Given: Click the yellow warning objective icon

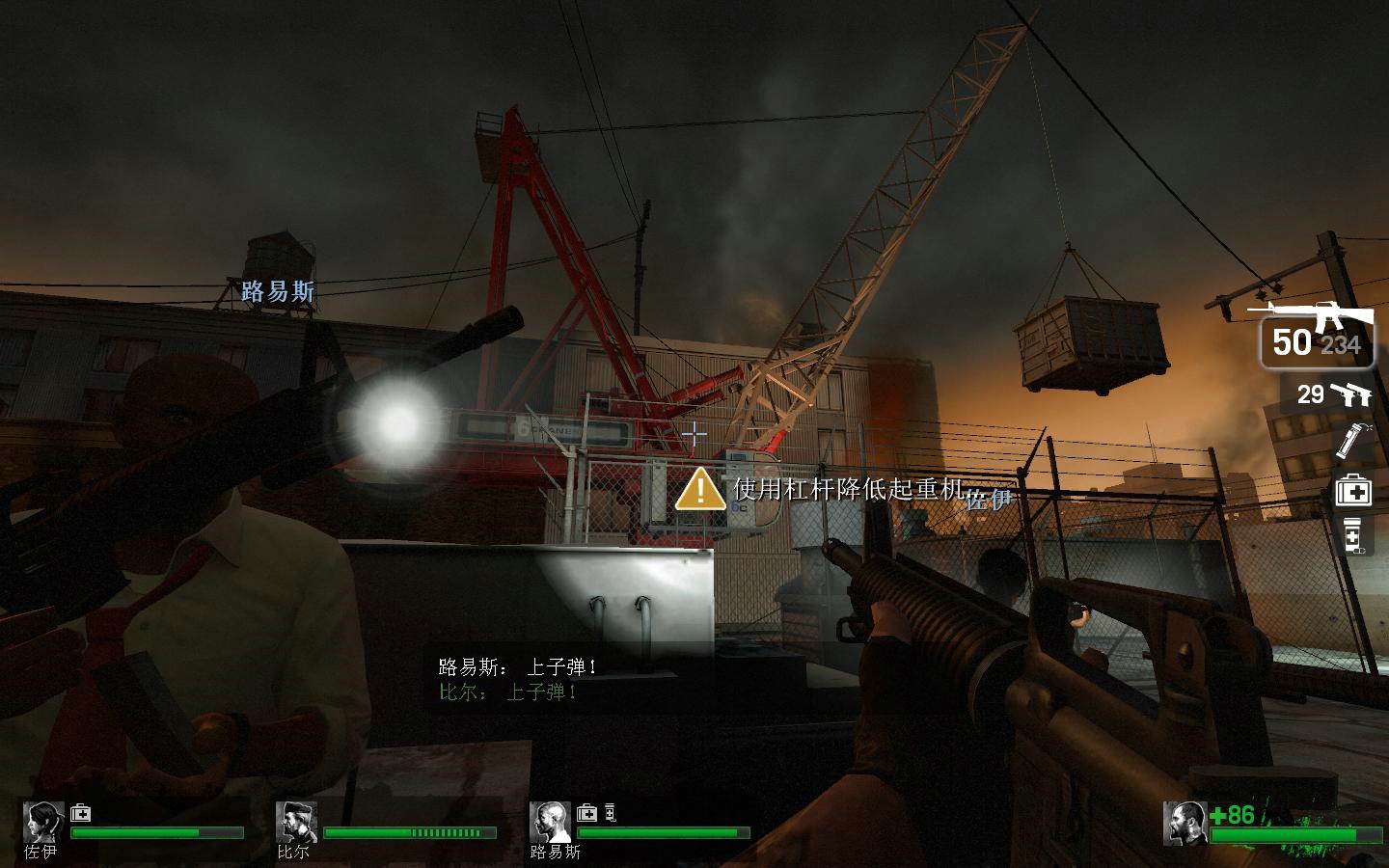Looking at the screenshot, I should (700, 489).
